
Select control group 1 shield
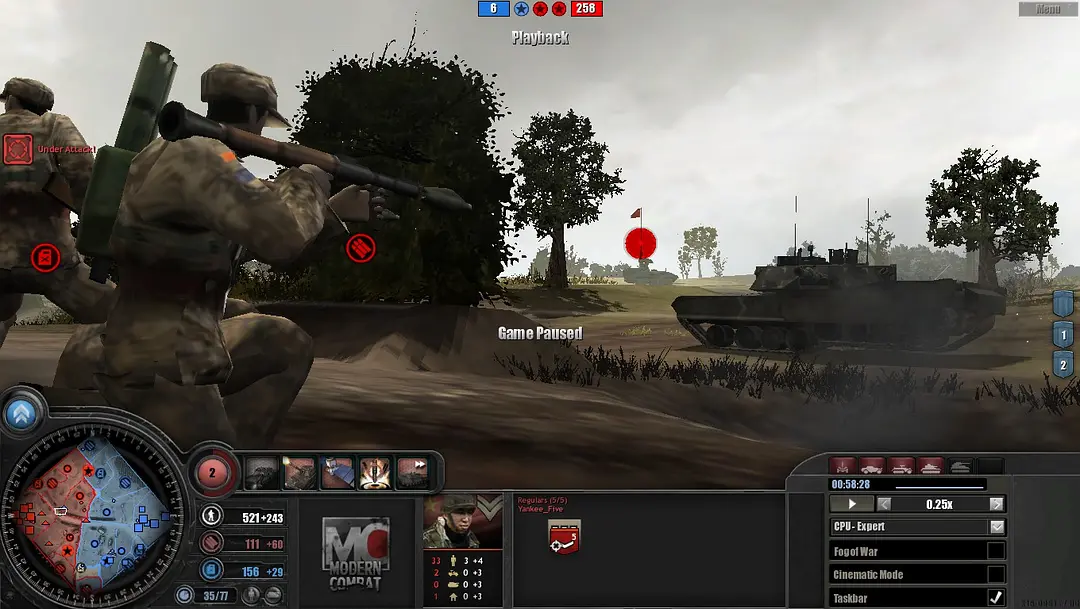pos(1063,335)
